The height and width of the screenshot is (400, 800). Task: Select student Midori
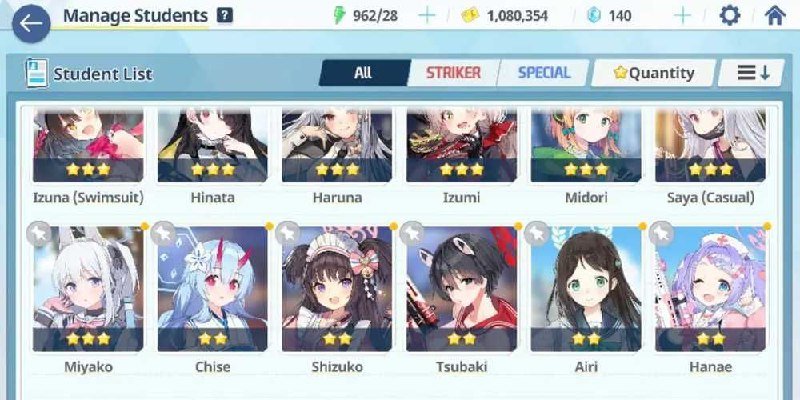pos(585,150)
